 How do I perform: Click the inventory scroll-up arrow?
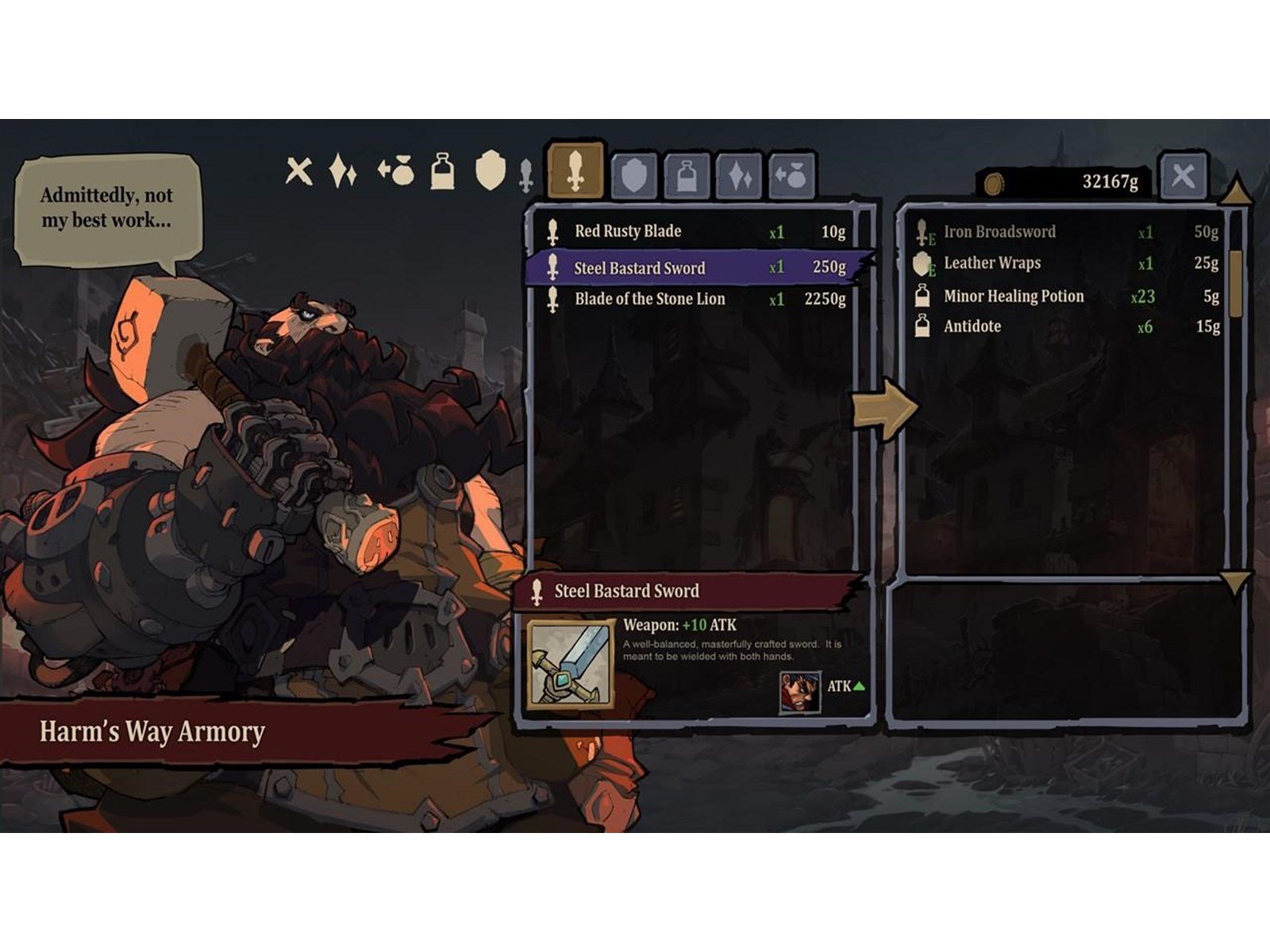[1236, 191]
